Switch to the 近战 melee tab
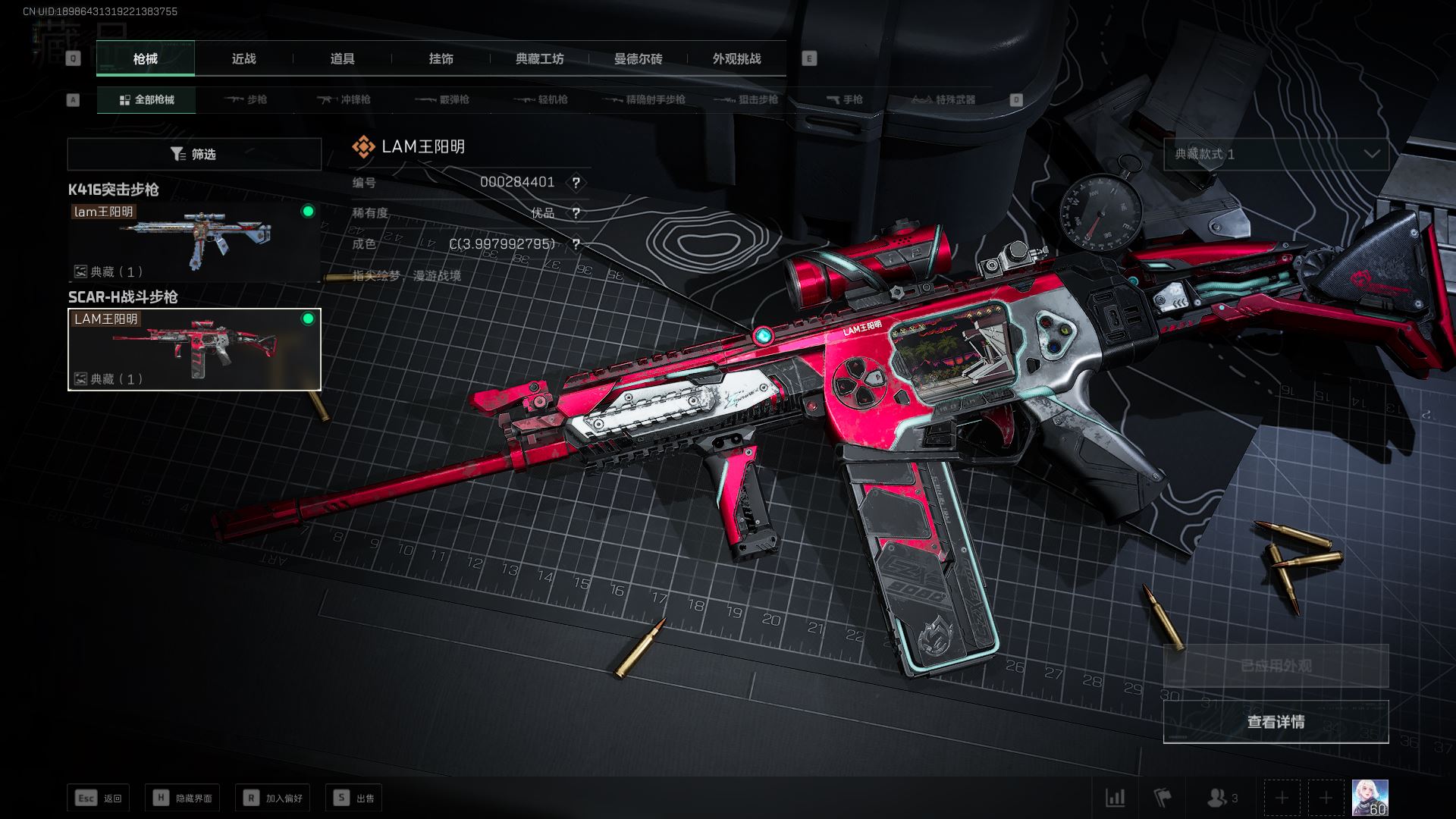This screenshot has width=1456, height=819. tap(243, 58)
